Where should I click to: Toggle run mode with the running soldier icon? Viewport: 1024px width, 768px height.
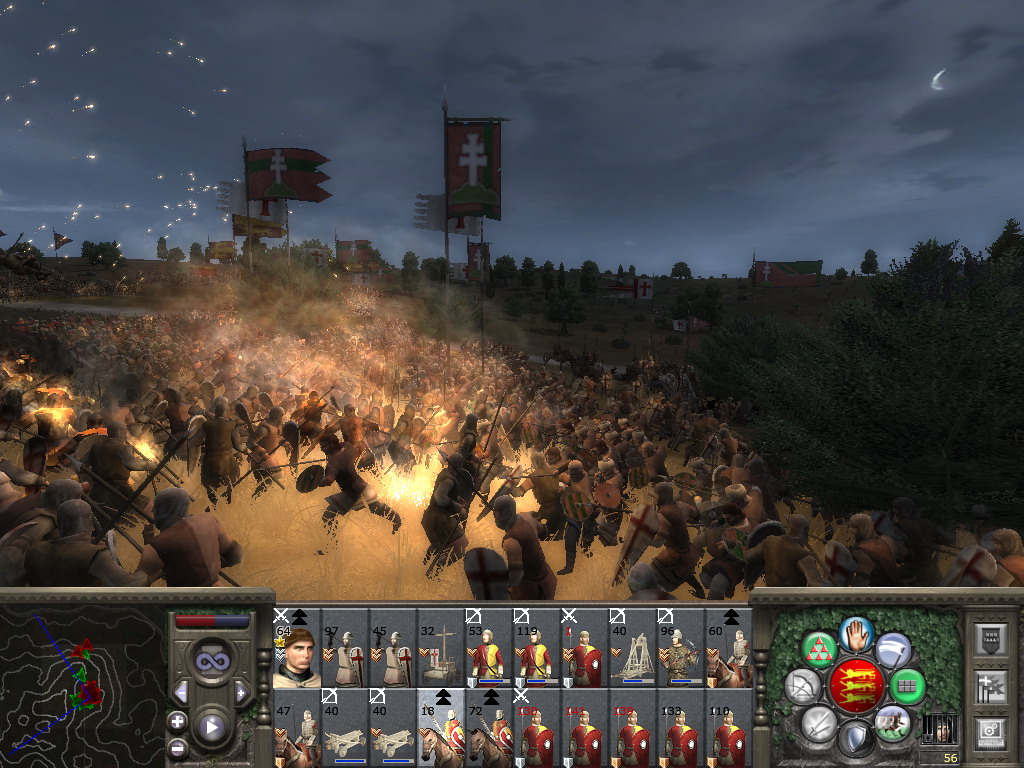tap(892, 722)
